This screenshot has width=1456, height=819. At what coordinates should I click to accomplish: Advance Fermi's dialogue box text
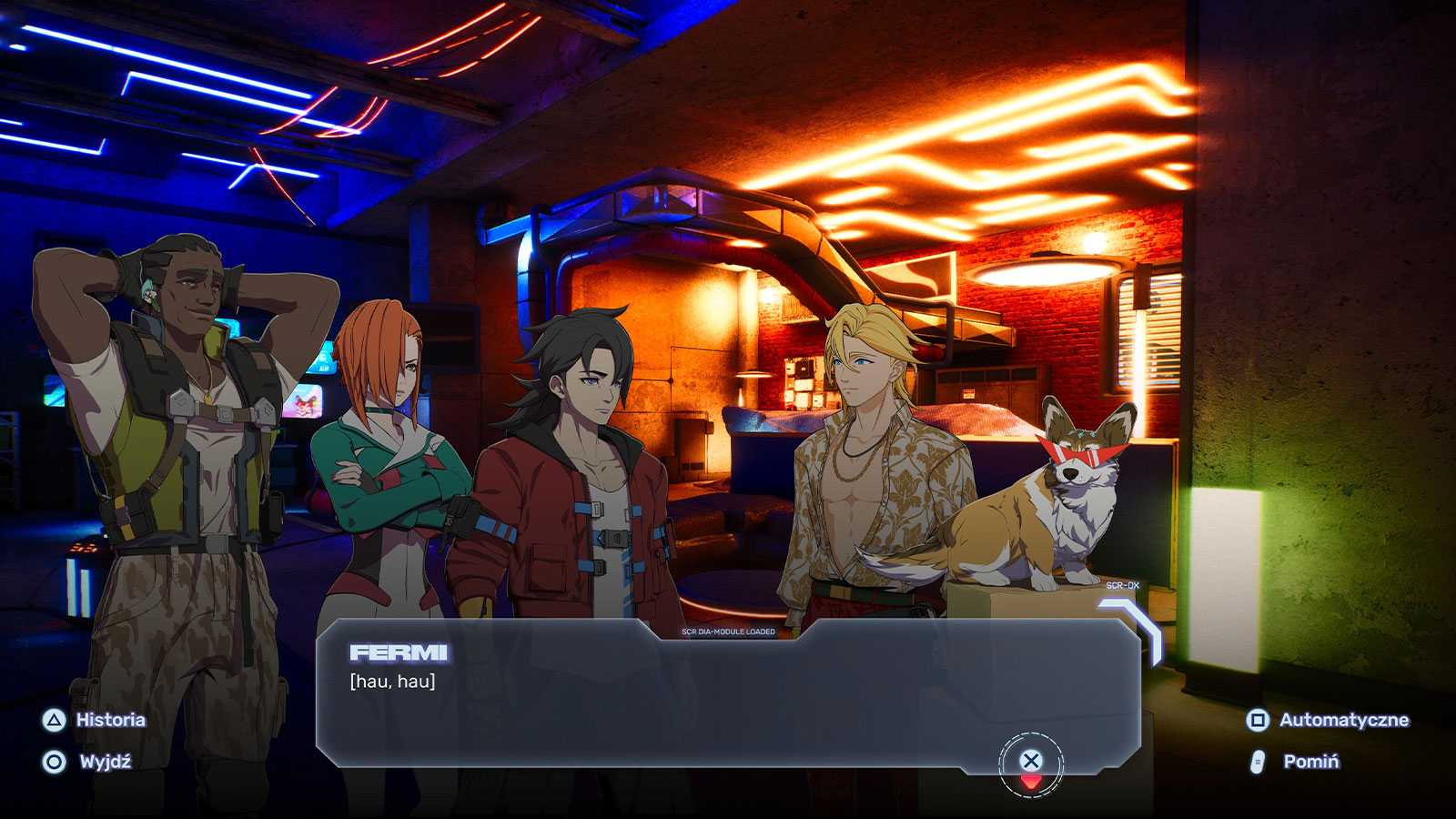click(x=1030, y=762)
